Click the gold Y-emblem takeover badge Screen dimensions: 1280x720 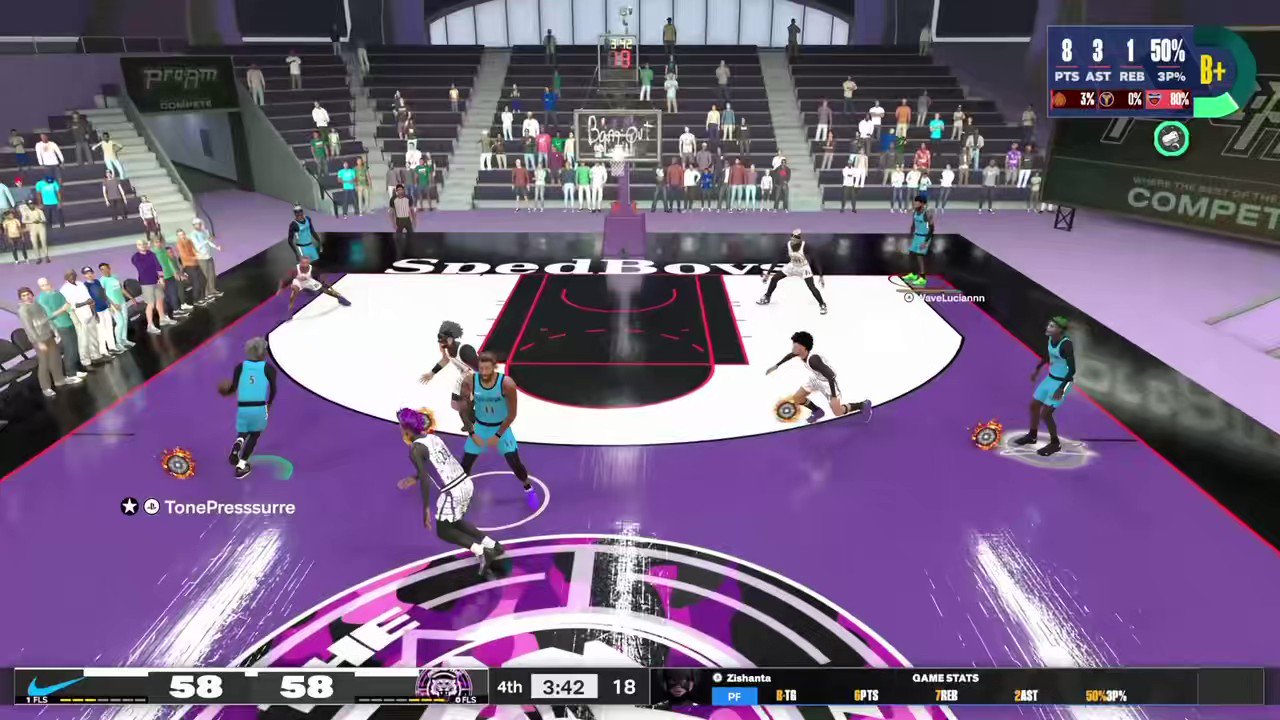(1106, 100)
